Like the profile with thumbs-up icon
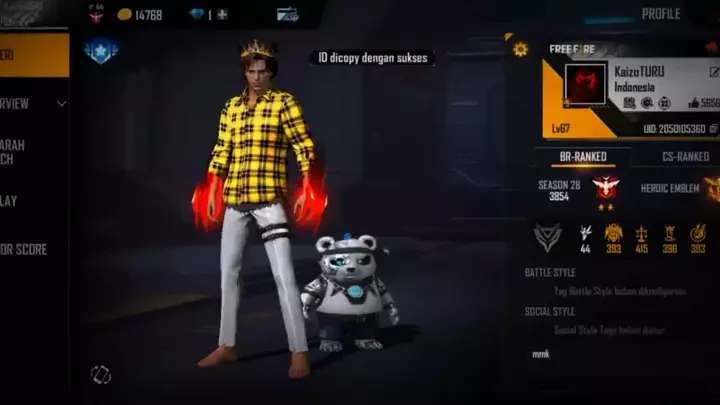The height and width of the screenshot is (405, 720). pyautogui.click(x=693, y=103)
